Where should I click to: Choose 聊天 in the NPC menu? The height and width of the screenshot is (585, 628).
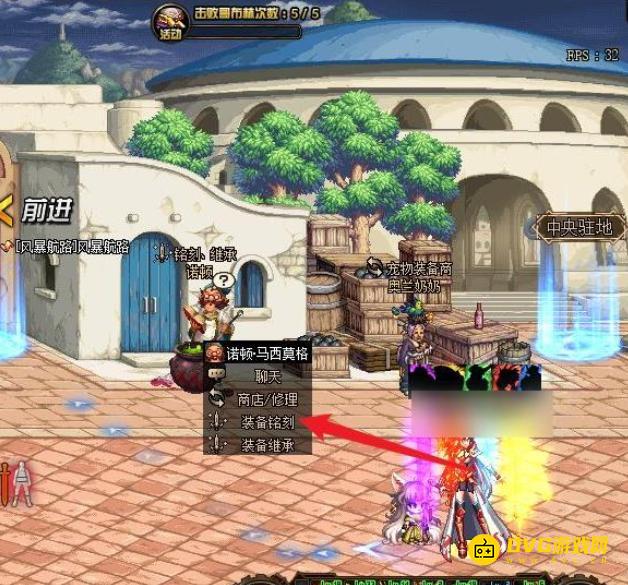pos(266,375)
